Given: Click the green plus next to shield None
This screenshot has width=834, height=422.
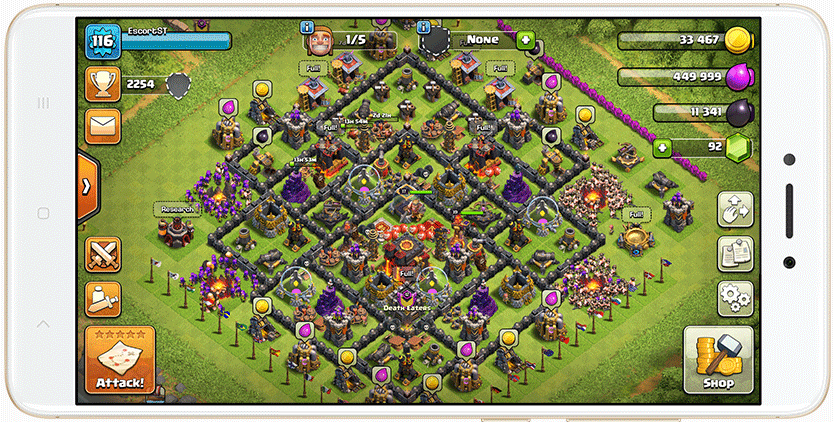Looking at the screenshot, I should (x=526, y=41).
